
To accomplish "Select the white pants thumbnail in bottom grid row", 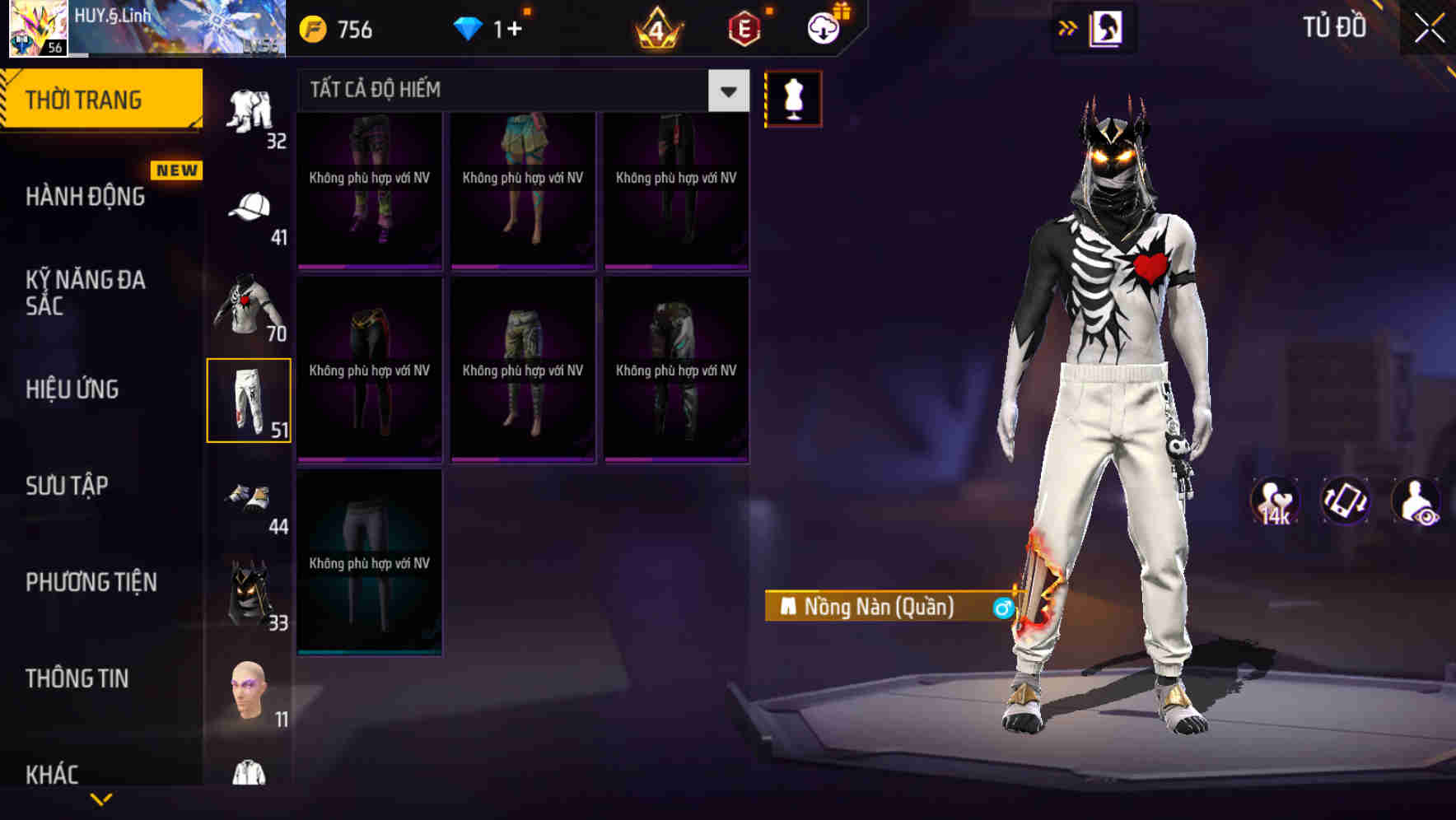I will (369, 560).
